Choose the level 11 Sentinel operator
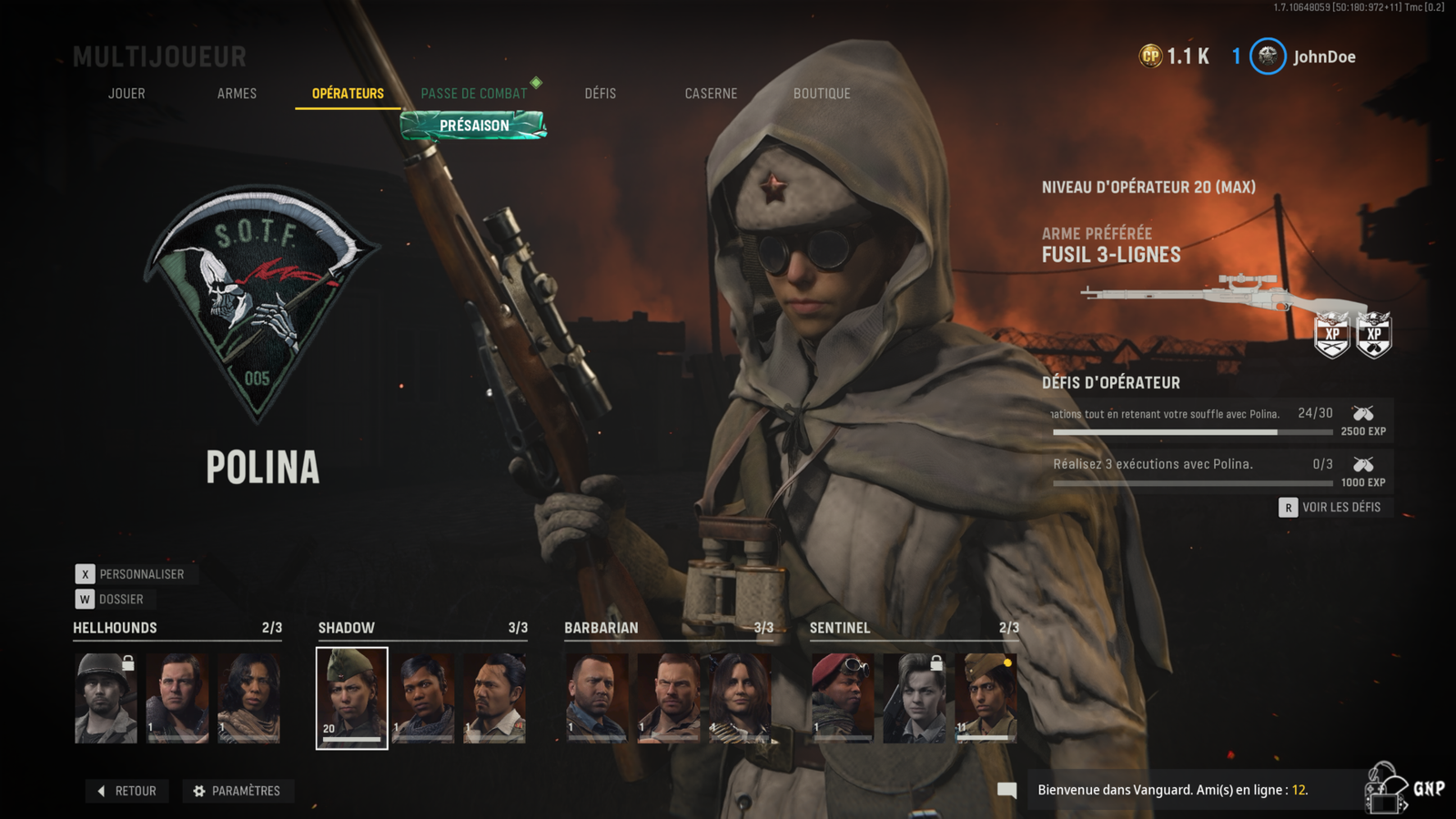This screenshot has height=819, width=1456. (986, 698)
